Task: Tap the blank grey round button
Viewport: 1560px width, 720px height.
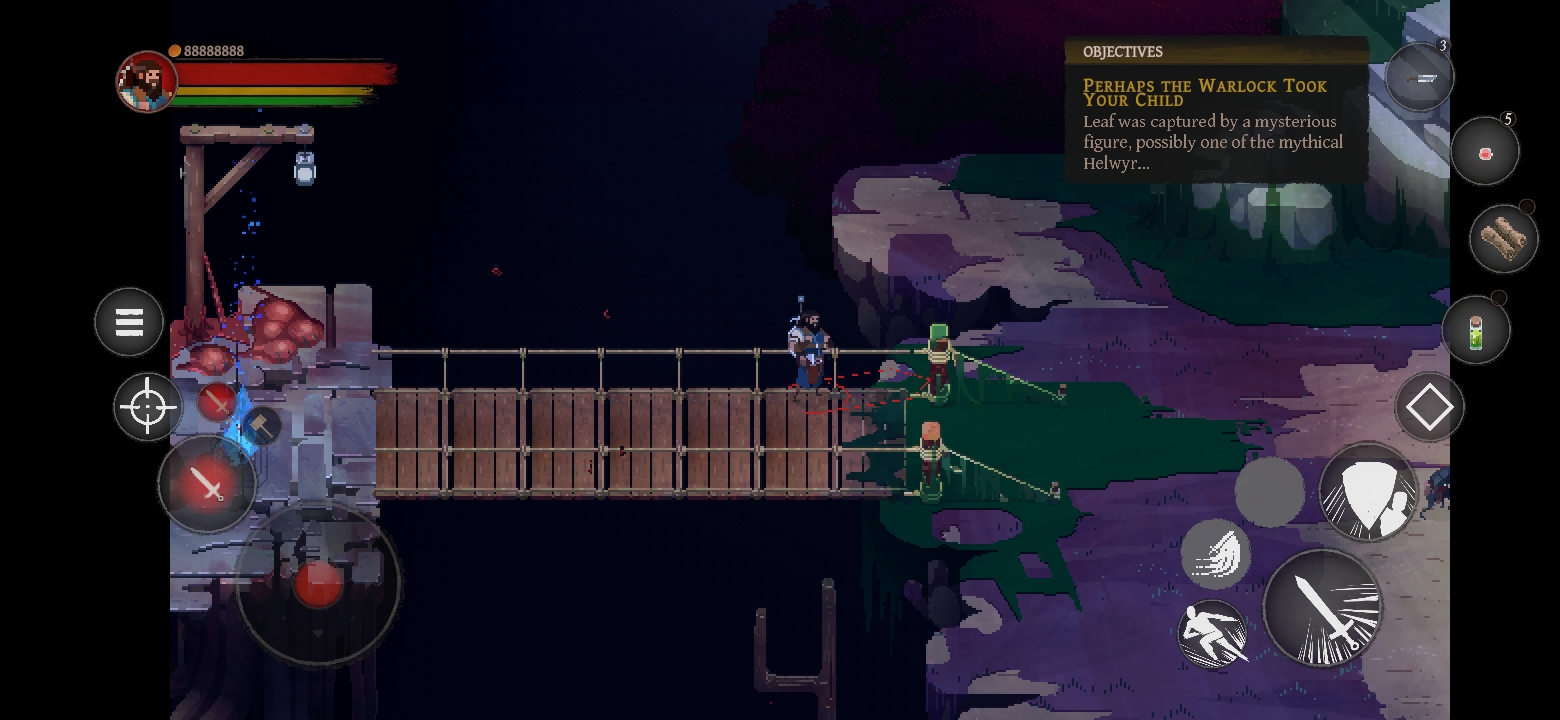Action: click(1270, 491)
